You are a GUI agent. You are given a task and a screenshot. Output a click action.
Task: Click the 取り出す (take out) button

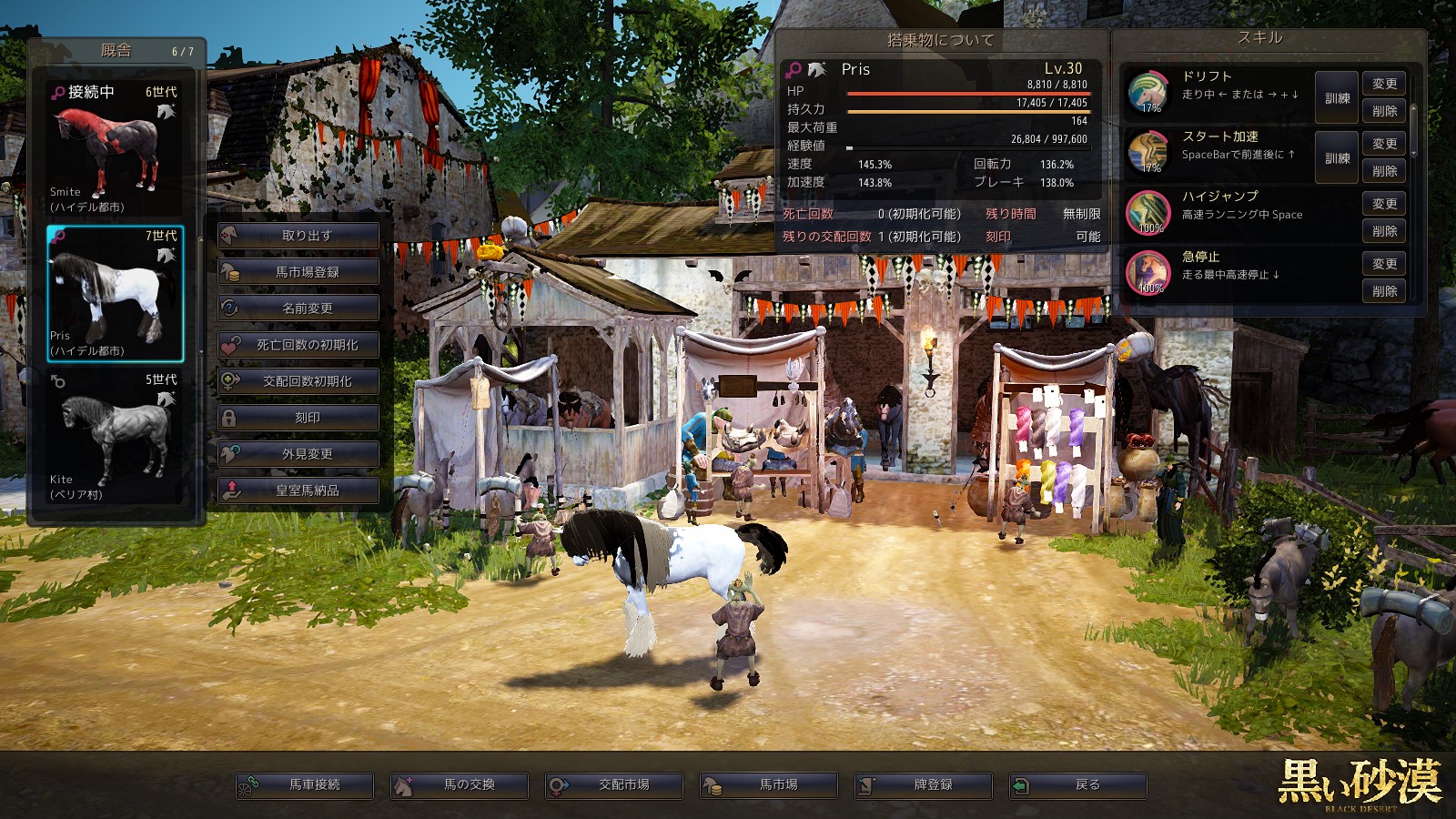click(298, 236)
